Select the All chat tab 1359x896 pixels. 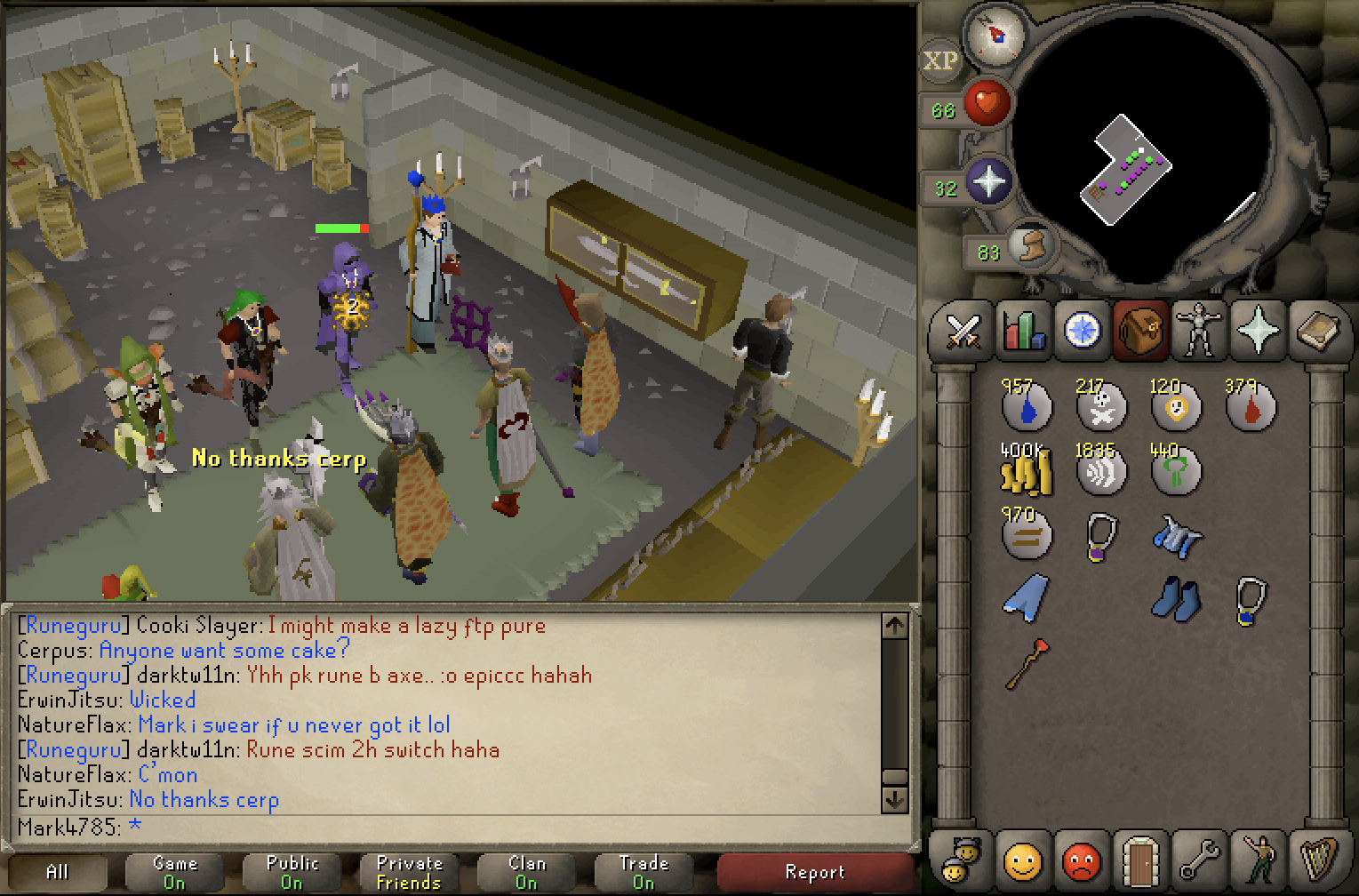[57, 872]
